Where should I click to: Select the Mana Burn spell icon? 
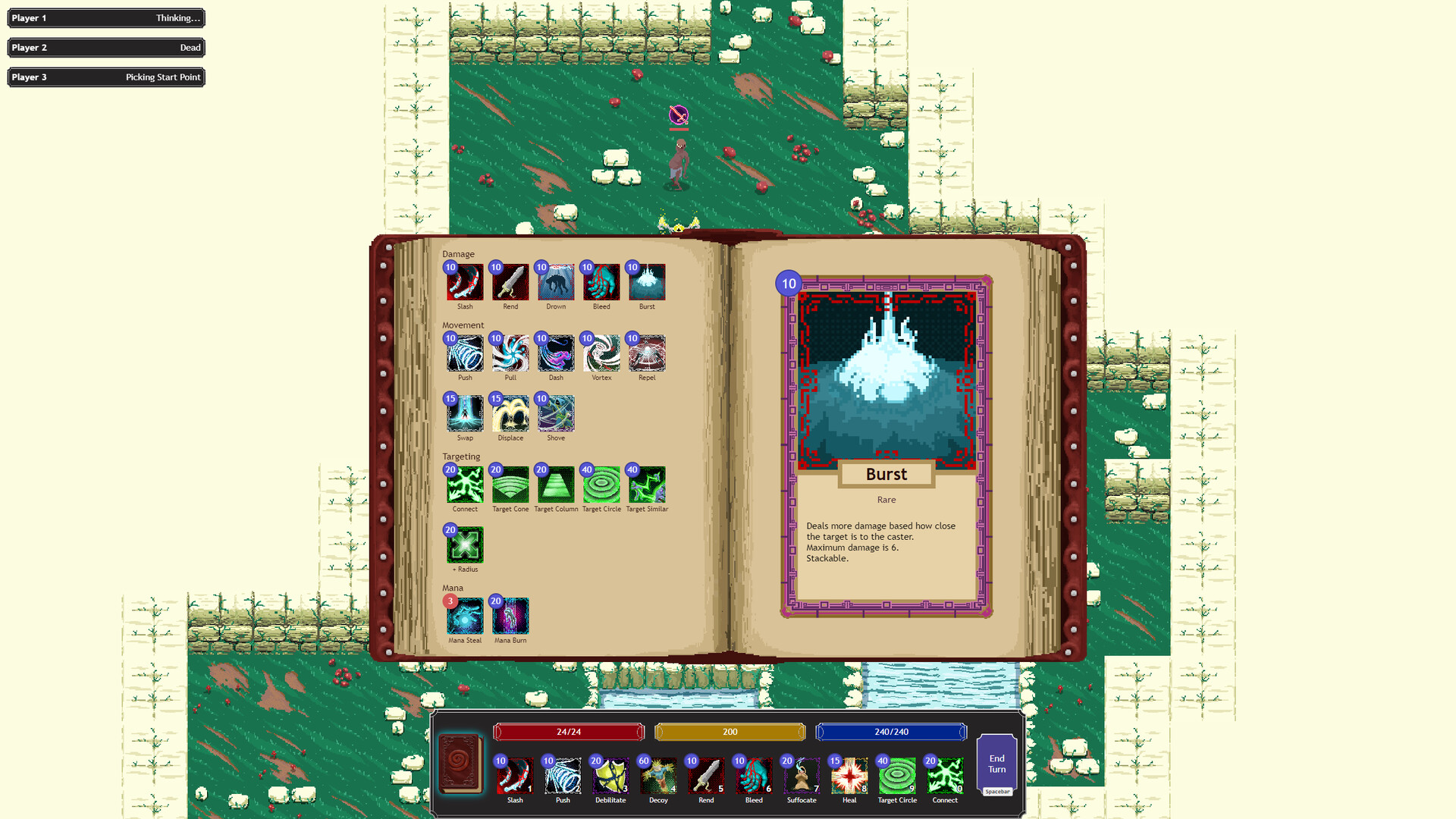(x=510, y=617)
